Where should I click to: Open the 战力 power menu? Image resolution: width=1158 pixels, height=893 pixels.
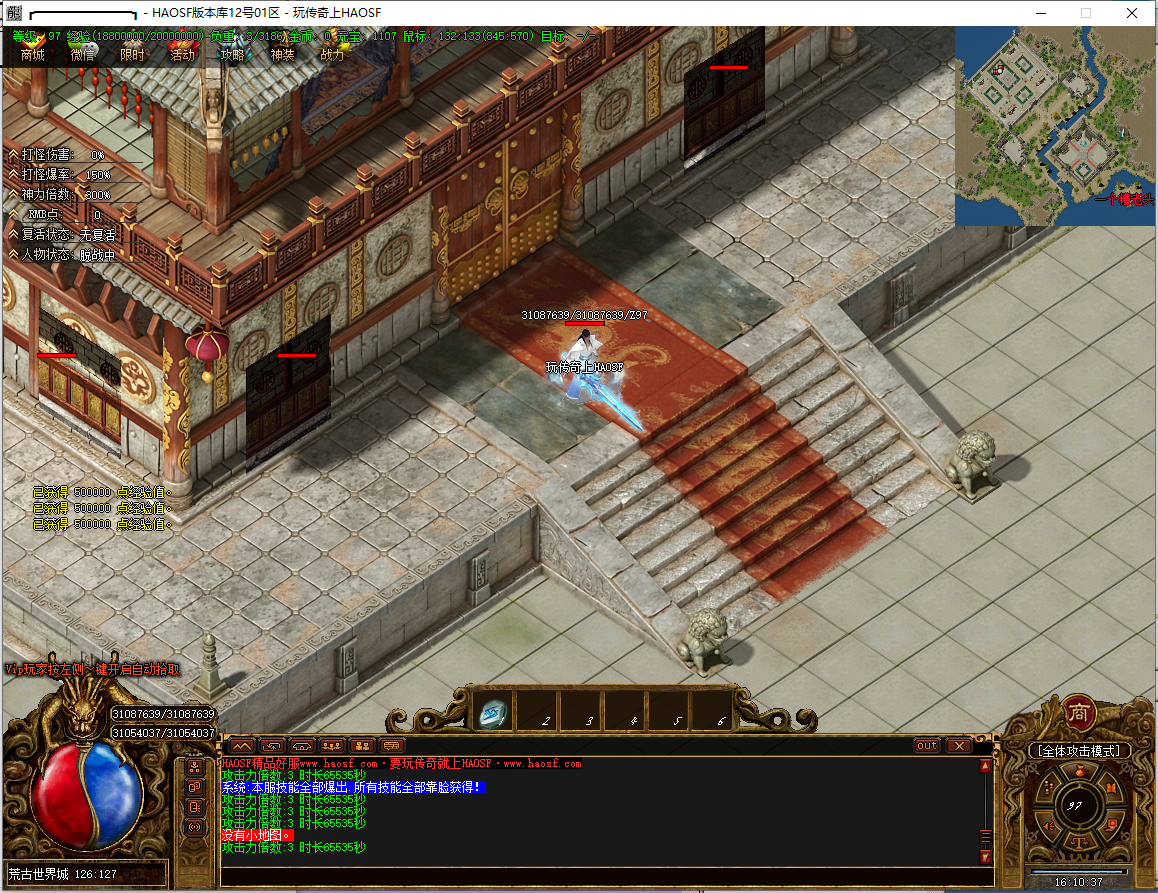tap(332, 55)
